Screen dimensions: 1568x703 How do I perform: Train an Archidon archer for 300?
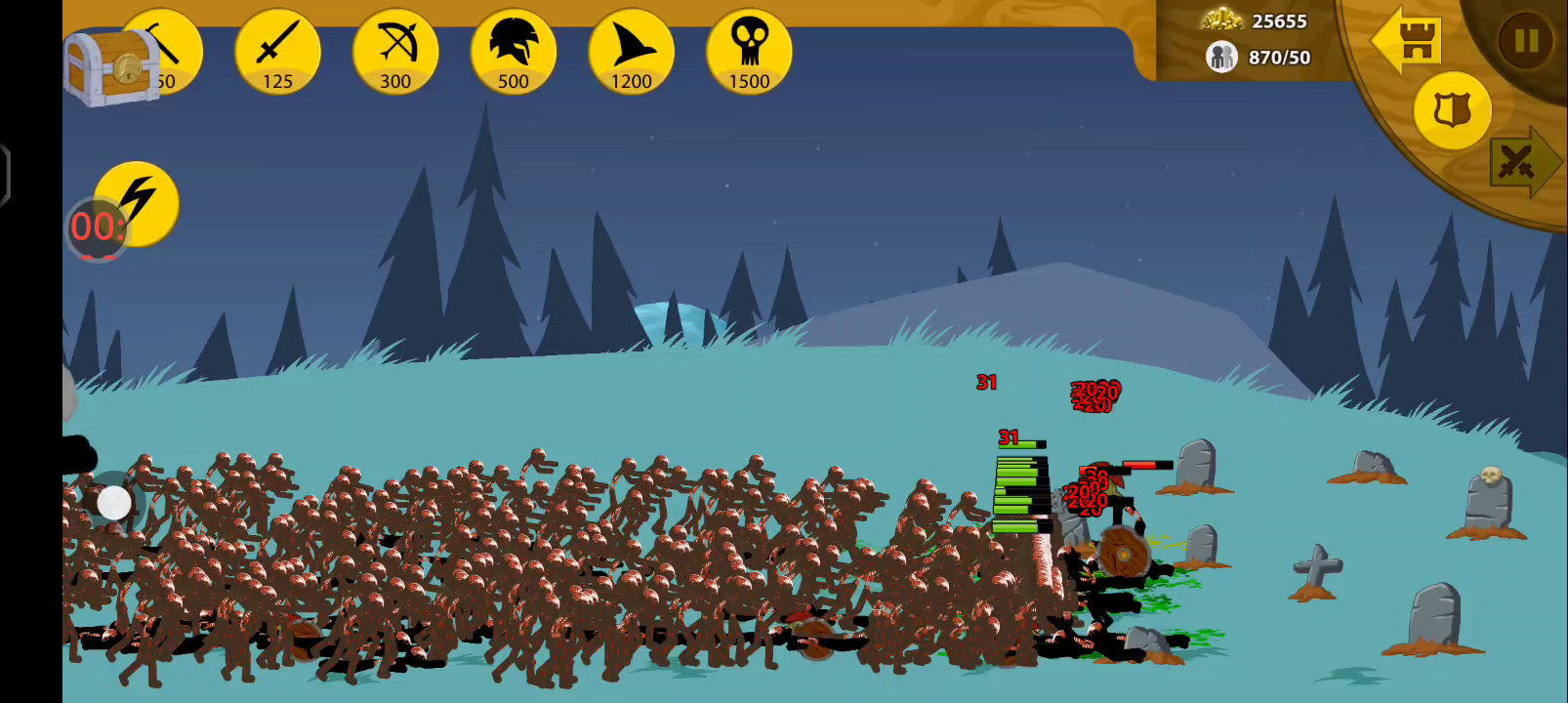pos(395,53)
